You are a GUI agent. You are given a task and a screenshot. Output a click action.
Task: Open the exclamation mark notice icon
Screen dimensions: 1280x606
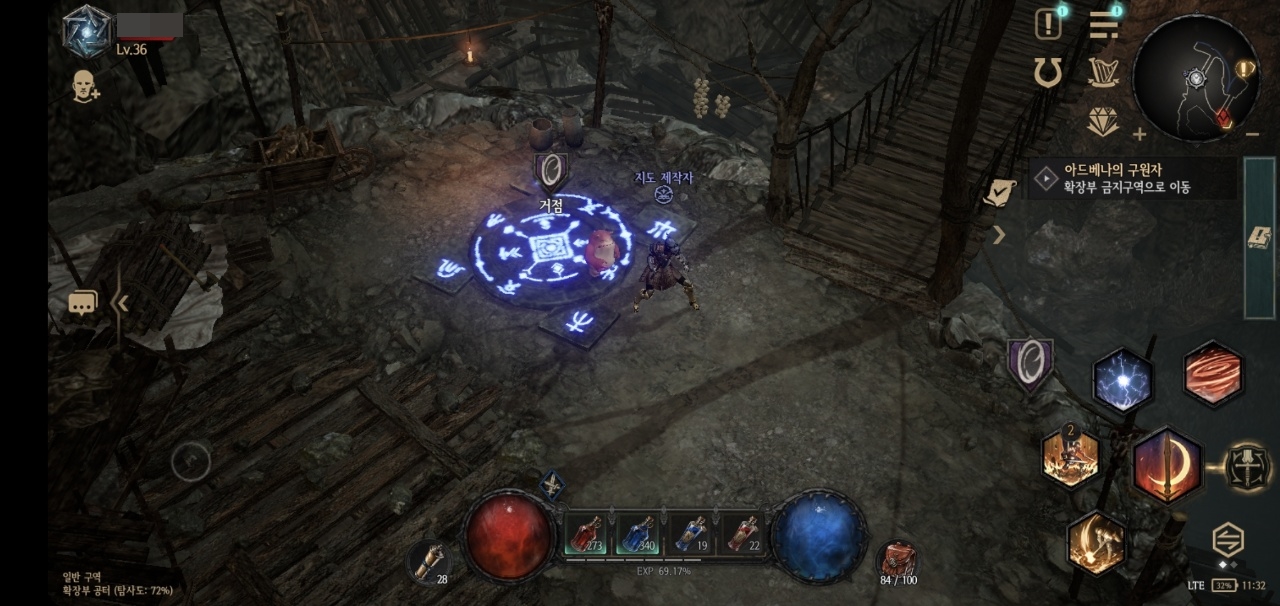click(1048, 24)
